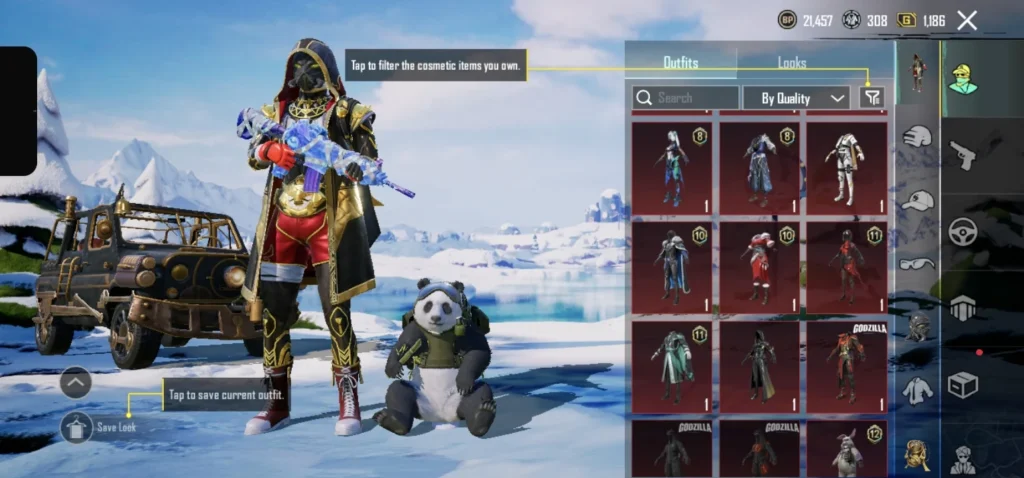The height and width of the screenshot is (478, 1024).
Task: Click the outfit search field
Action: (686, 97)
